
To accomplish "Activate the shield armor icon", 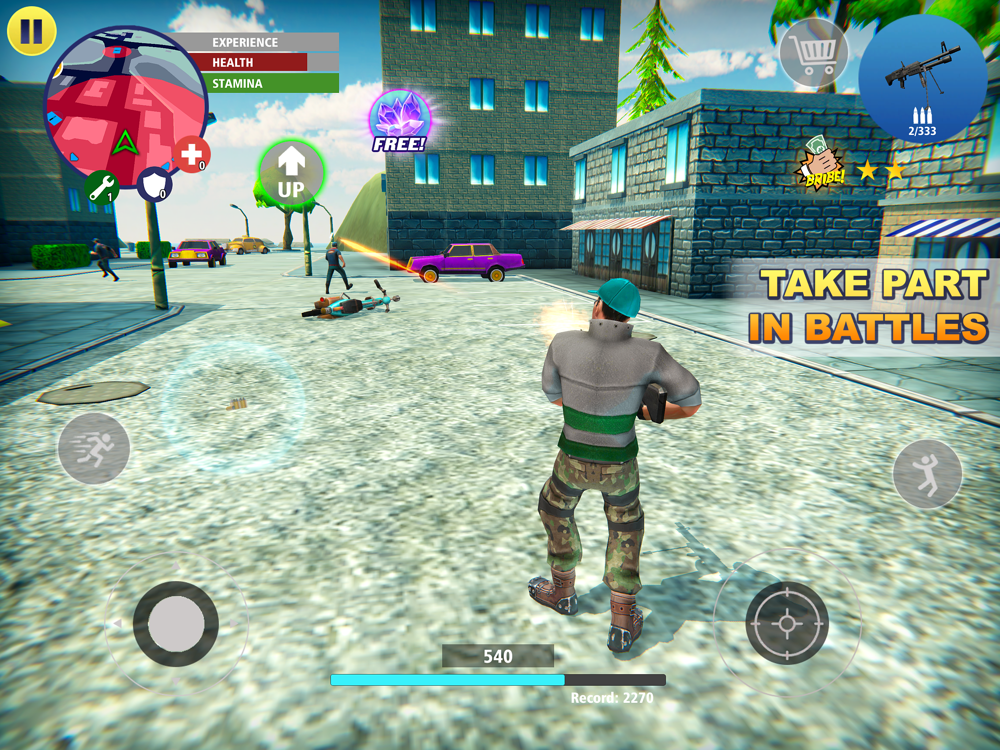I will (154, 184).
